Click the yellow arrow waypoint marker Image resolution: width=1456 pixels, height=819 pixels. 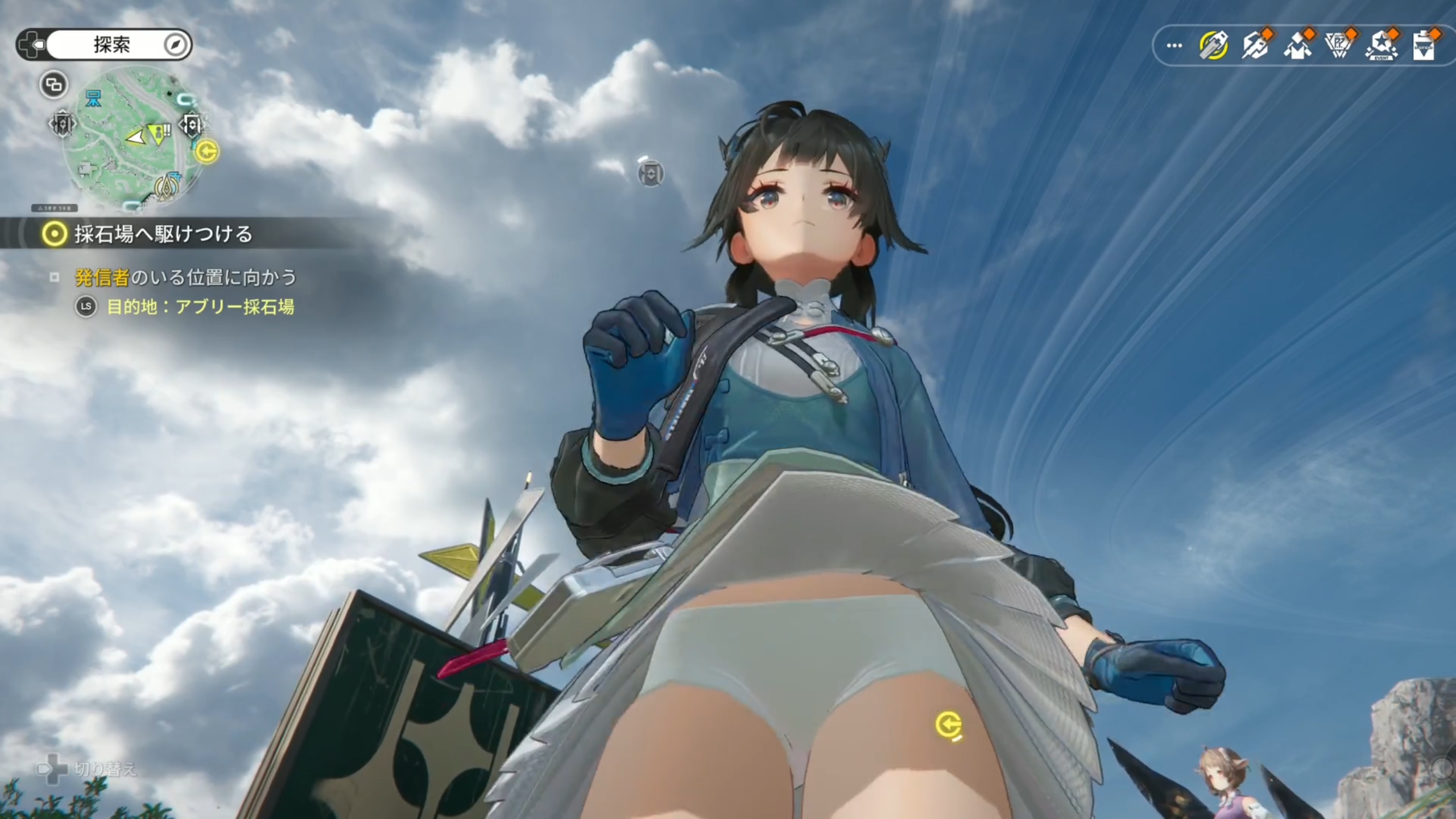948,726
